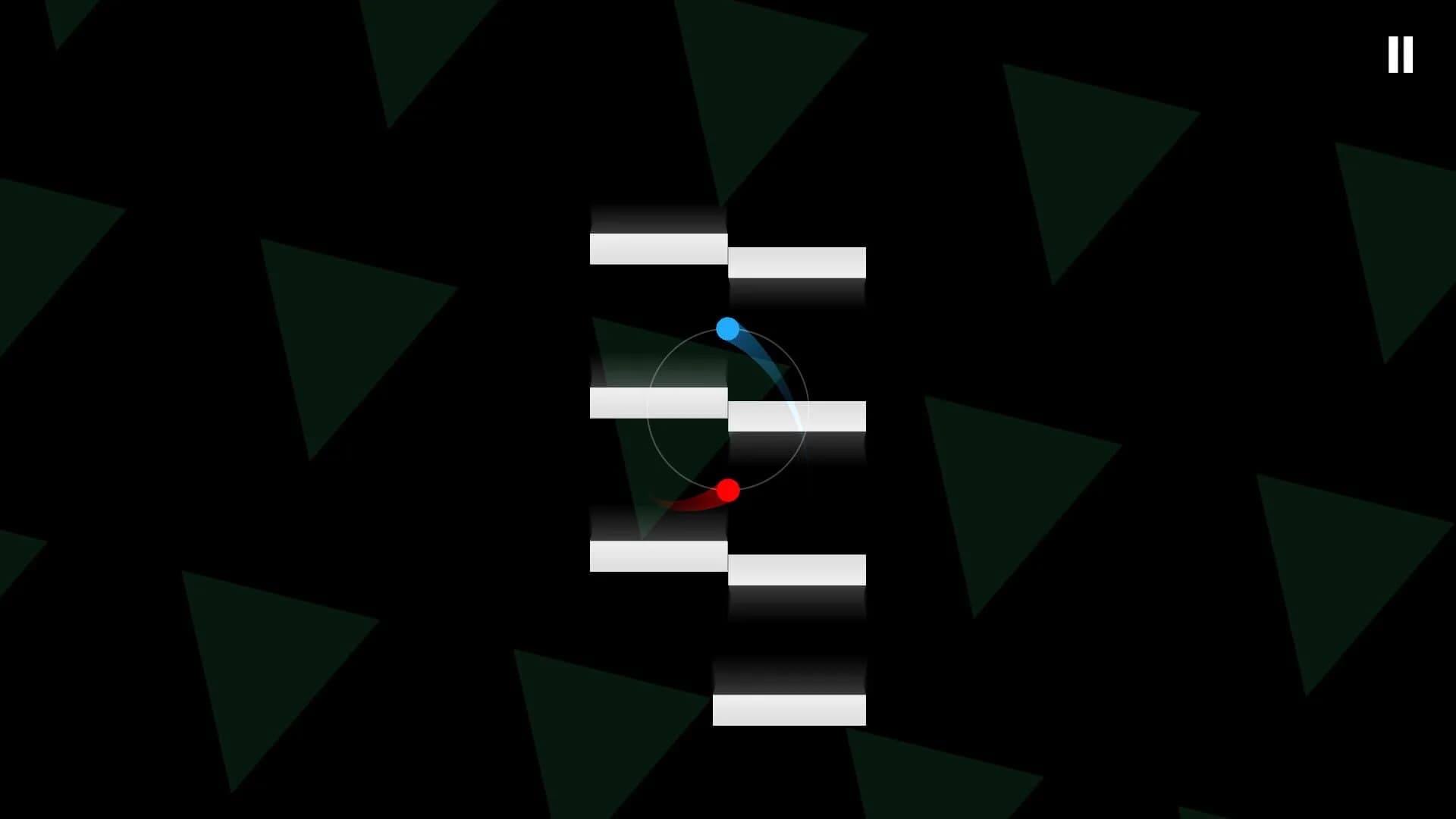Click the pause icon in the top-right corner

1401,55
